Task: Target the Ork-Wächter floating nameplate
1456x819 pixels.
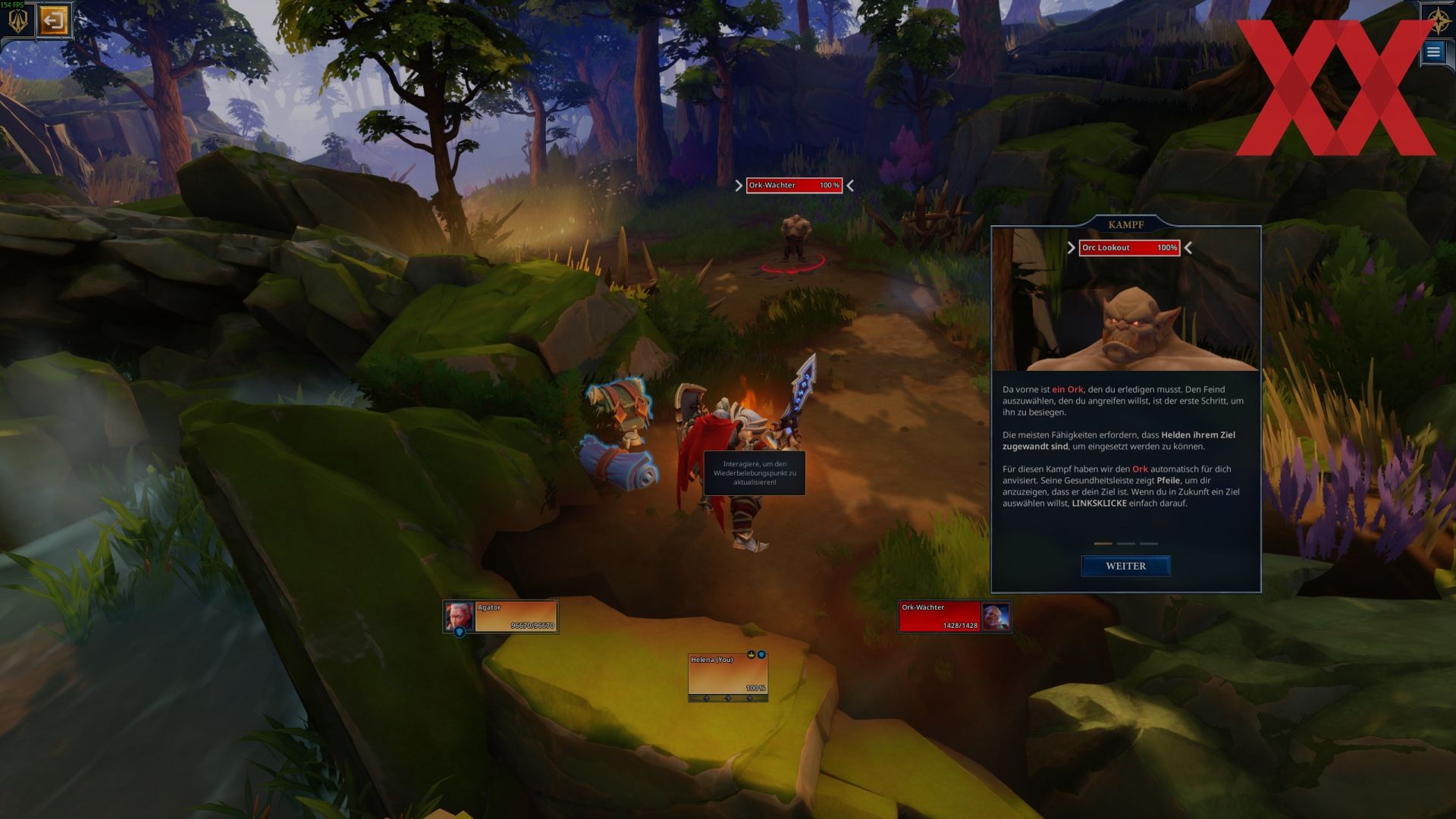Action: (x=793, y=186)
